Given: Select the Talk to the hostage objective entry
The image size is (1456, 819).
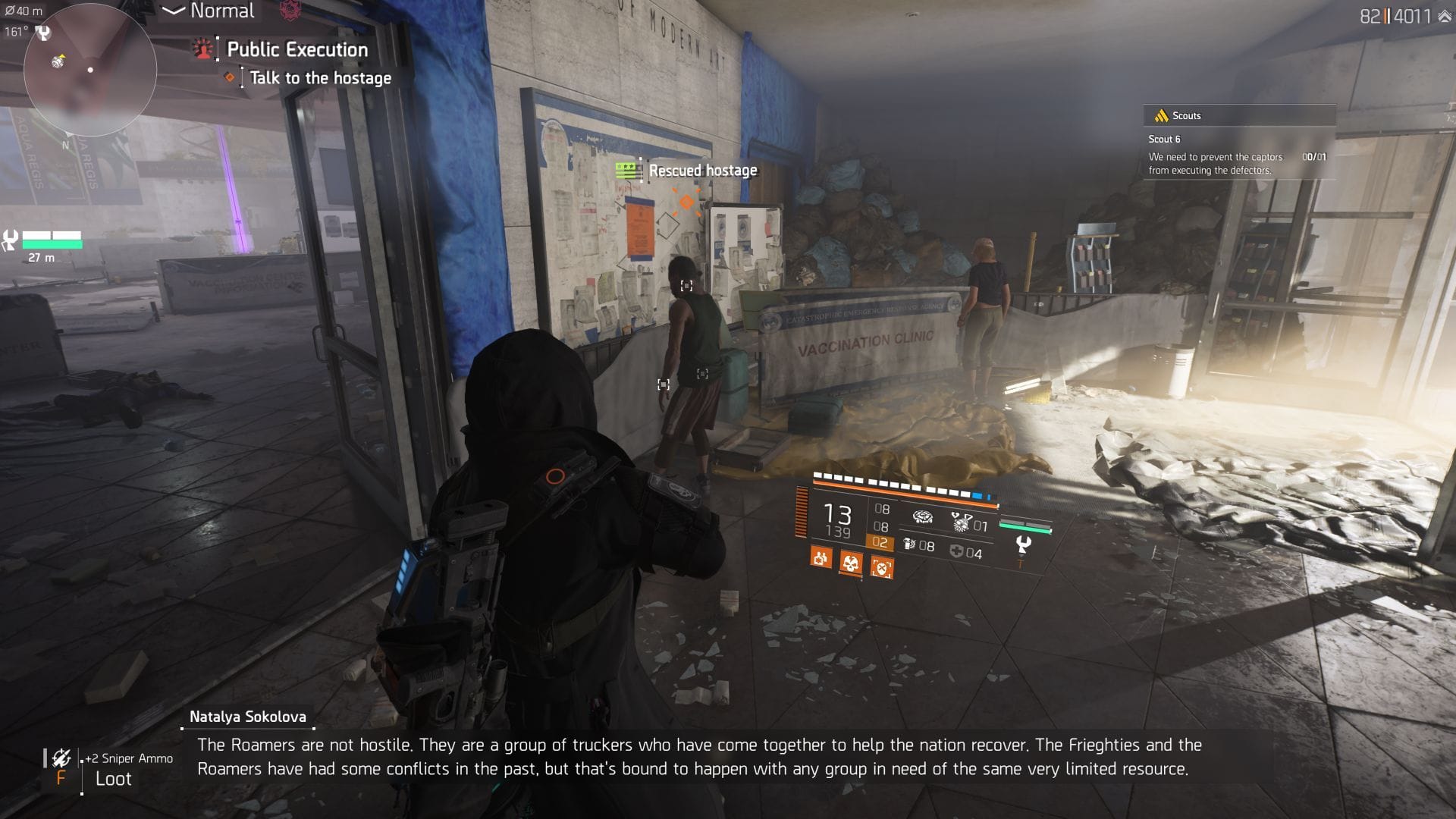Looking at the screenshot, I should (x=317, y=77).
